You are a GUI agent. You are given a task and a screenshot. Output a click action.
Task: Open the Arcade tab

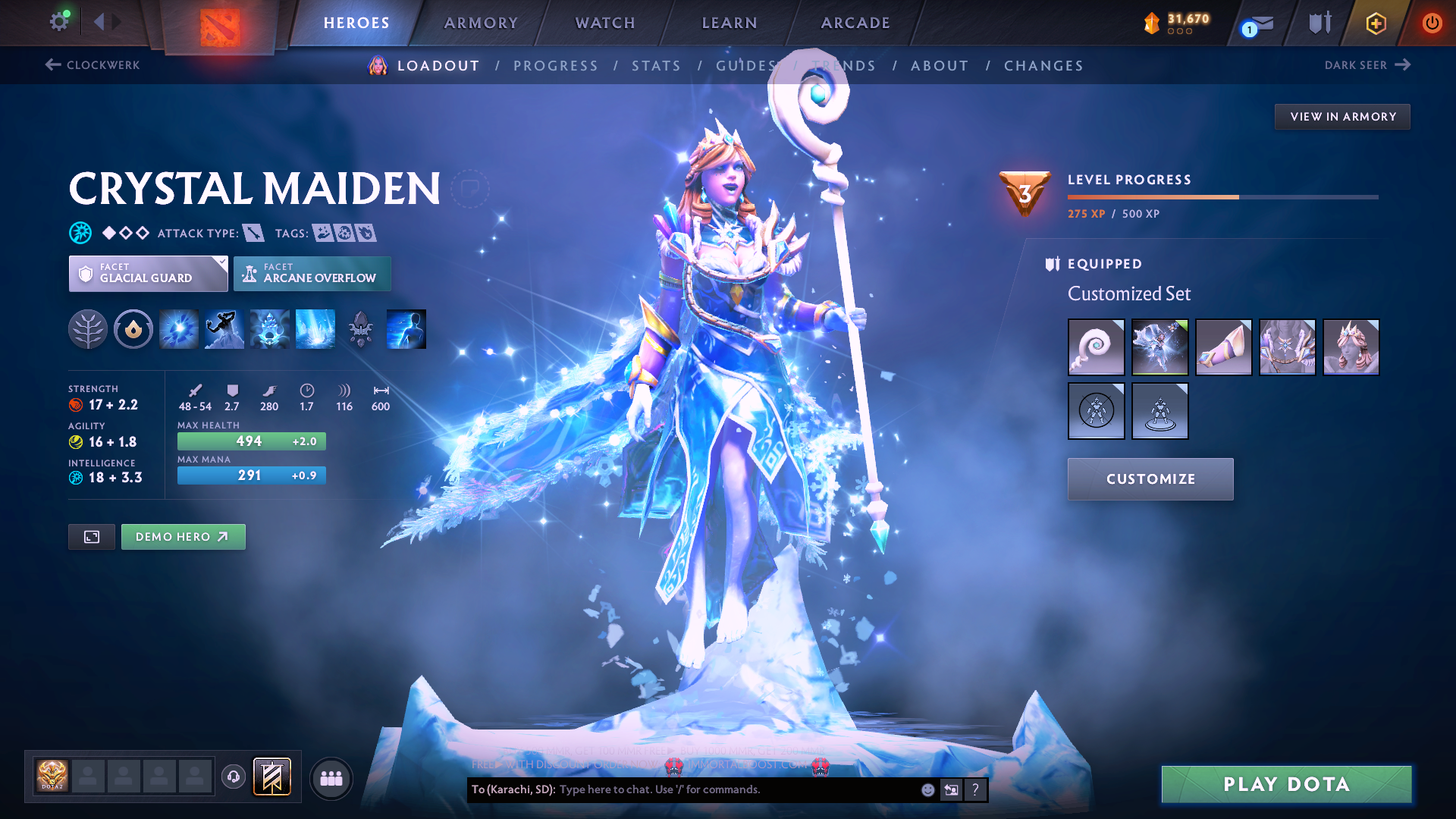click(x=855, y=23)
